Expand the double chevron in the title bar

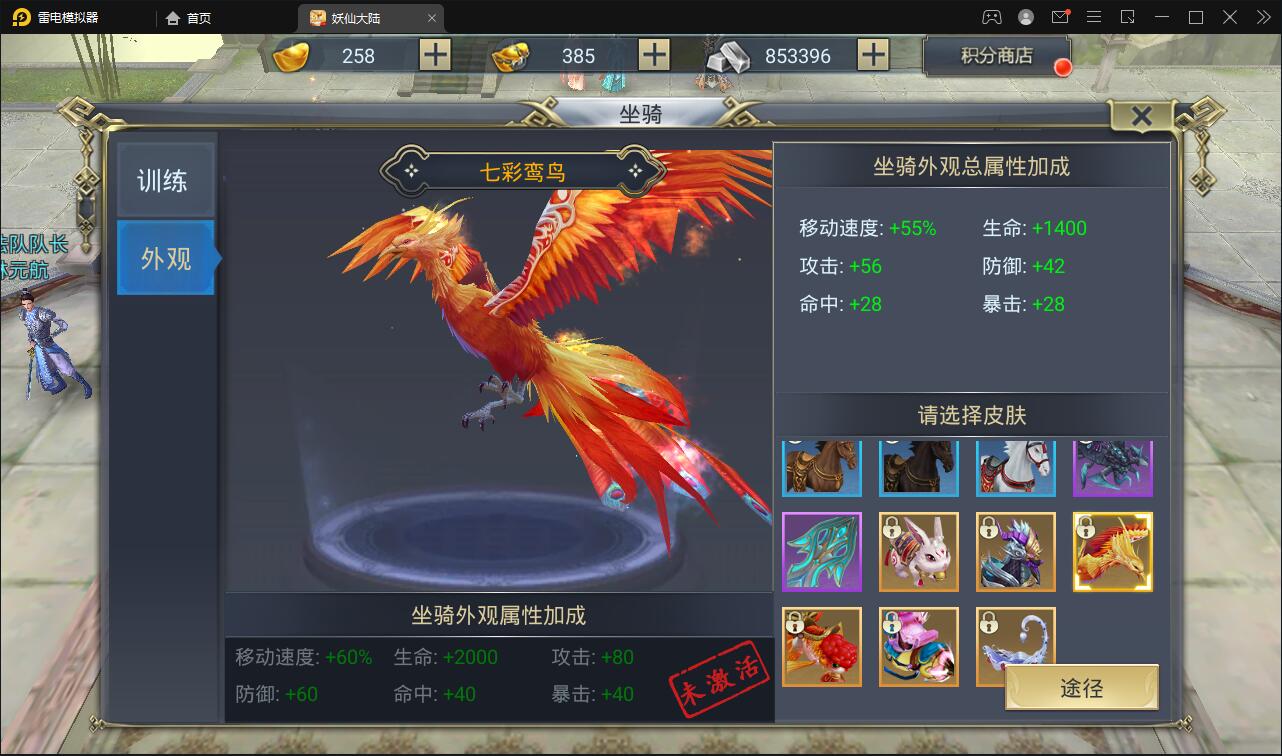1265,16
